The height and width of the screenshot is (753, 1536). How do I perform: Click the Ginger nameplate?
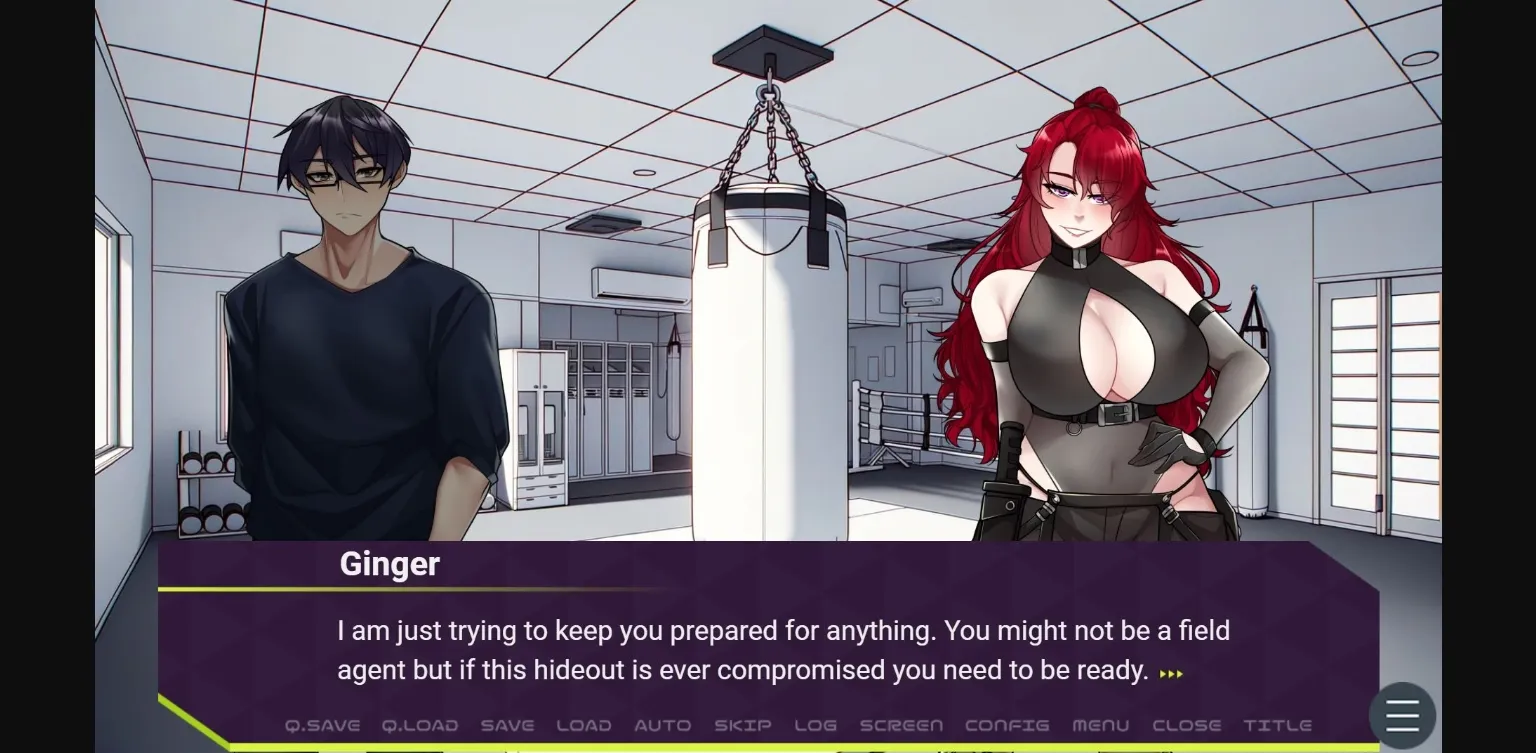[x=389, y=564]
